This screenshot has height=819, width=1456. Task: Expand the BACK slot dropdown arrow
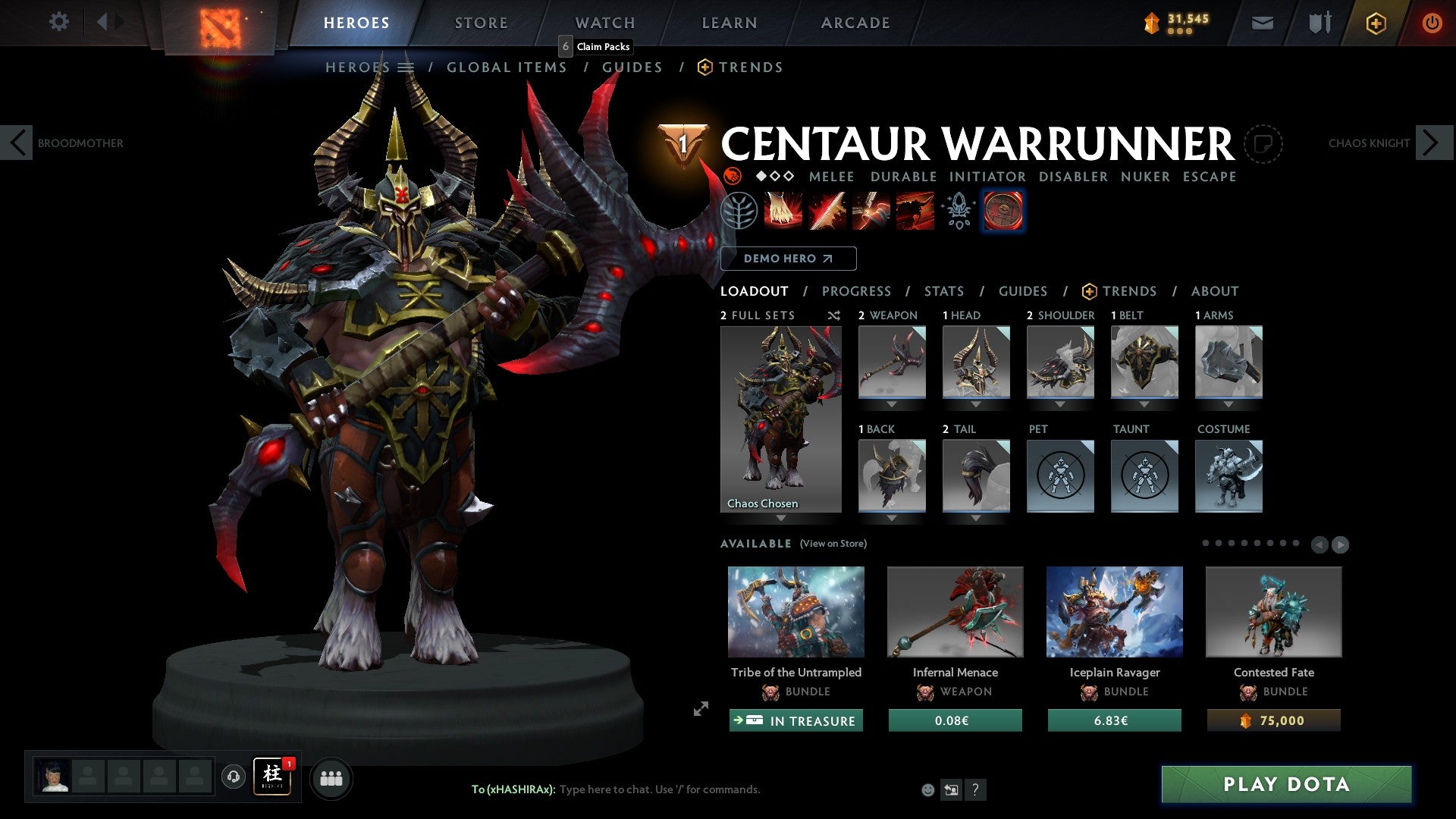click(x=891, y=518)
